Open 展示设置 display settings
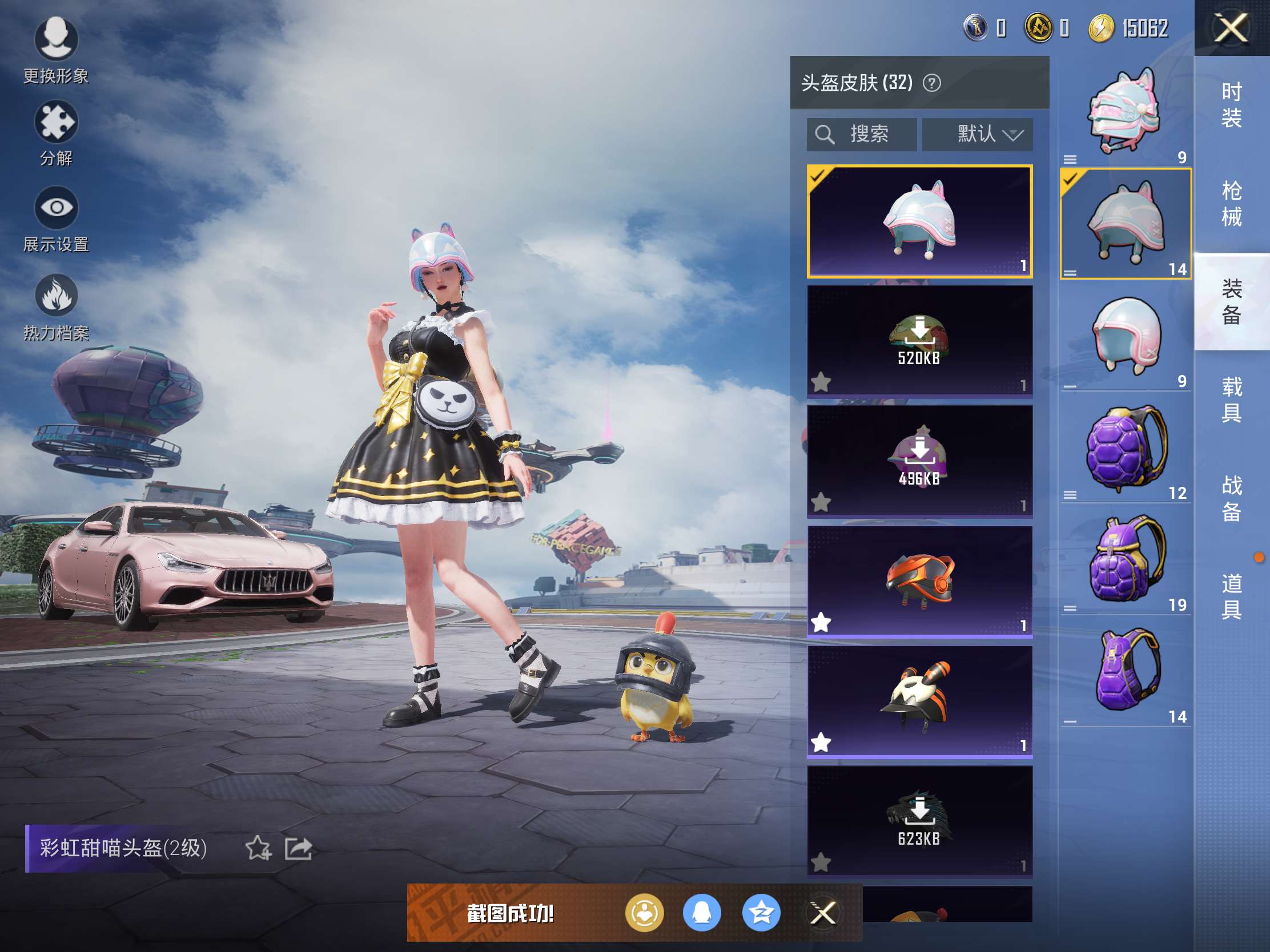Screen dimensions: 1270x952 56,219
